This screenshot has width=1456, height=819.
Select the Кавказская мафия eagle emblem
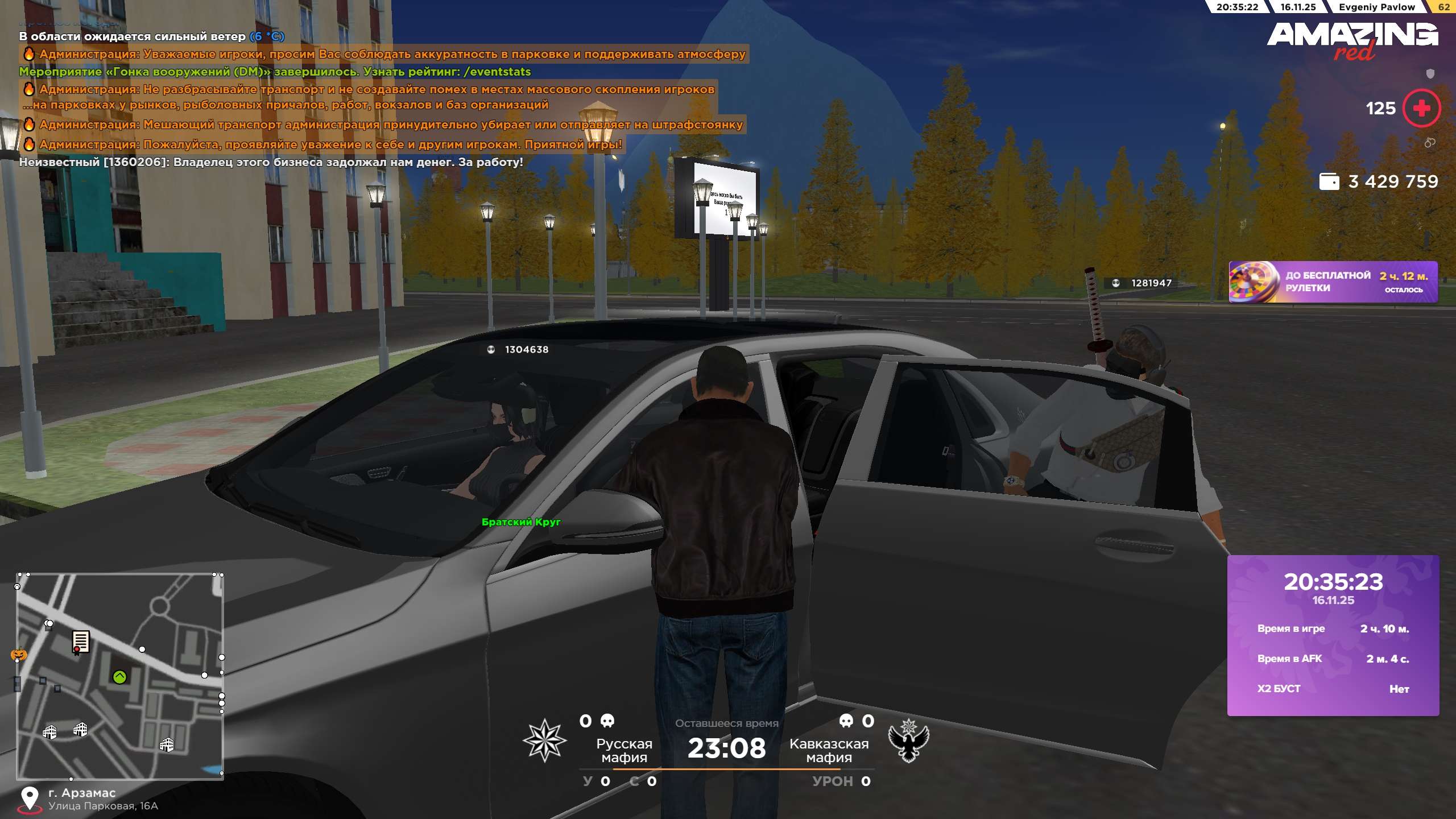pyautogui.click(x=908, y=740)
